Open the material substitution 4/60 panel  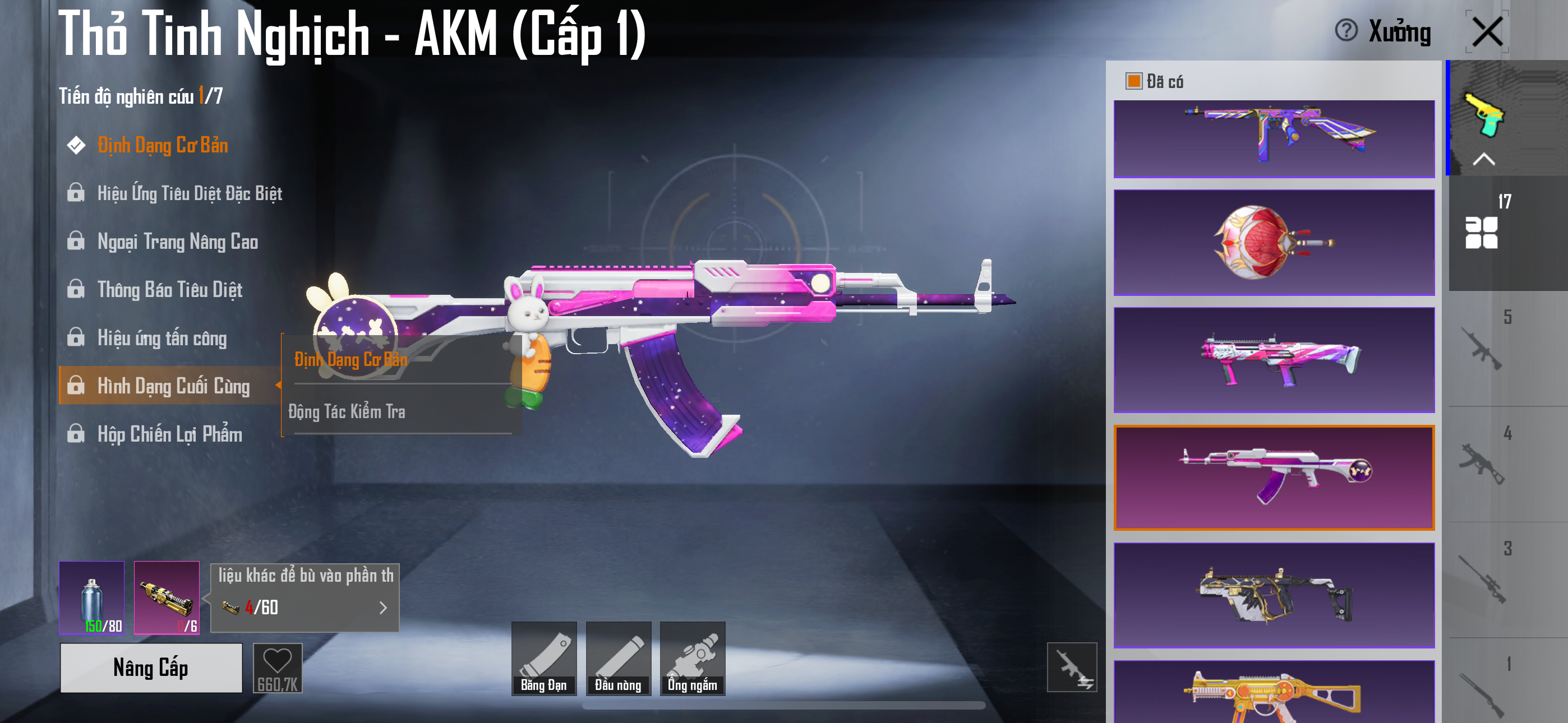pos(305,607)
